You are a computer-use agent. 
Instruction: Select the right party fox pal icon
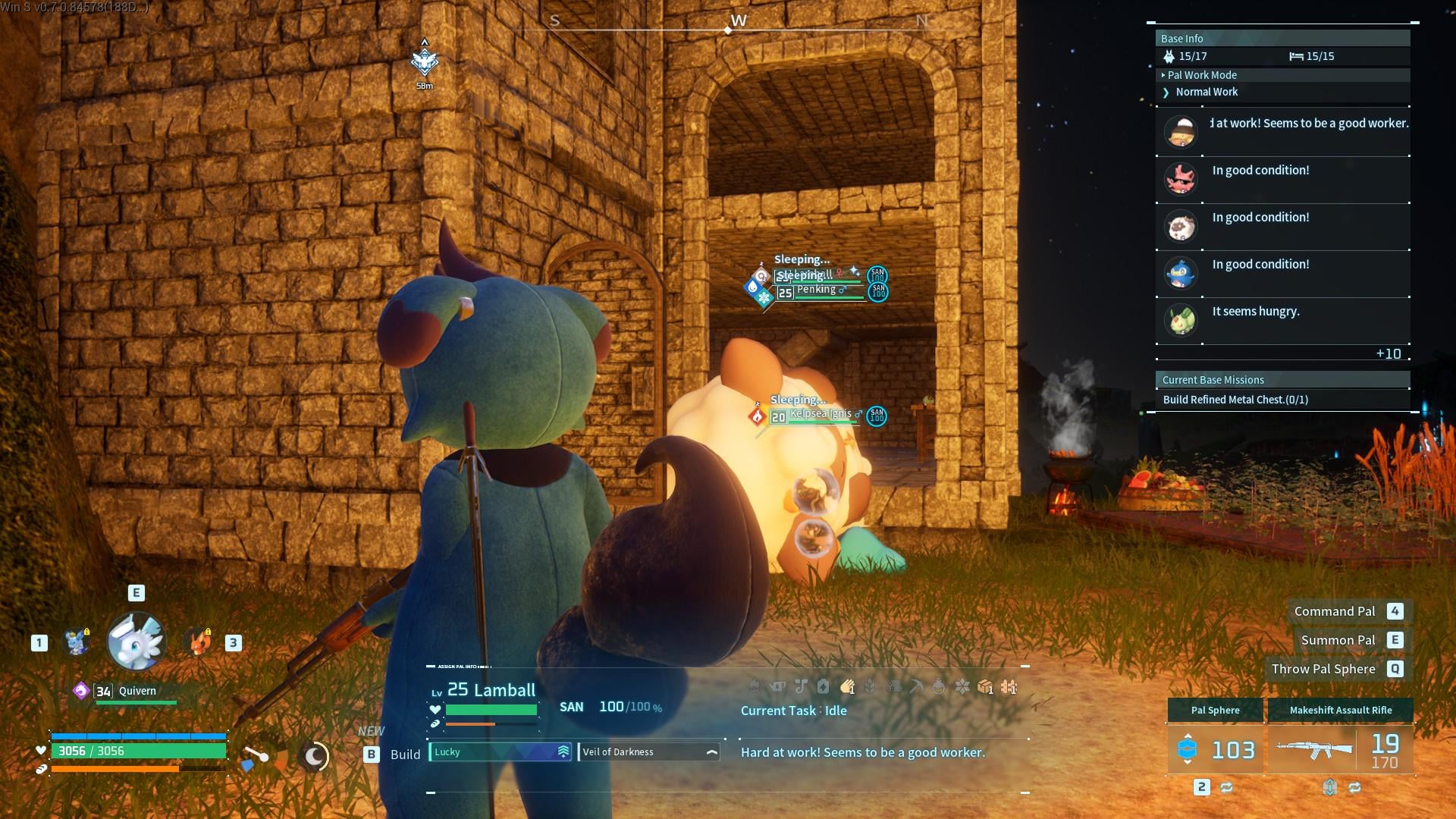[x=199, y=642]
